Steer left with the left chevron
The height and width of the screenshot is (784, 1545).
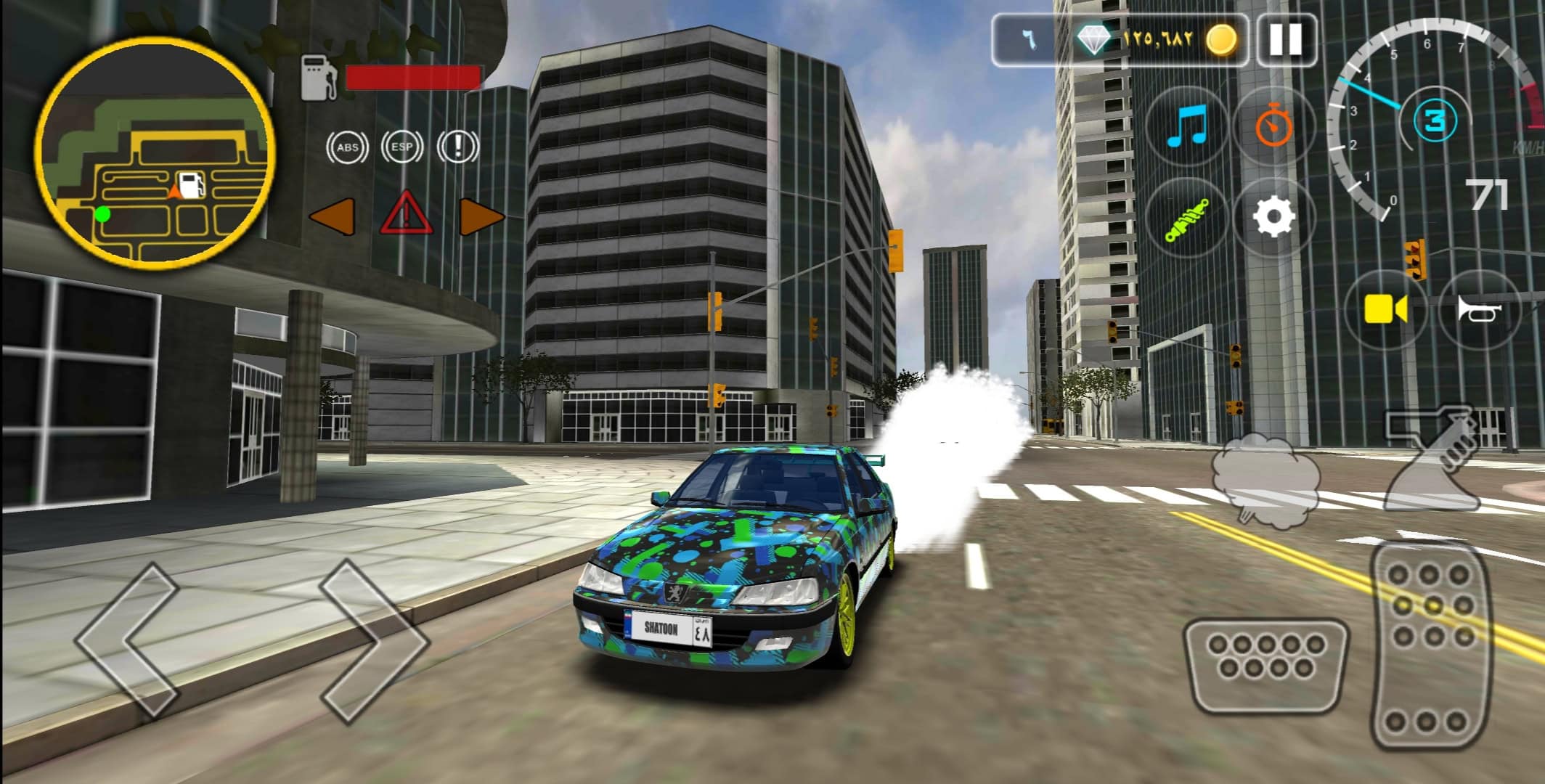coord(129,641)
